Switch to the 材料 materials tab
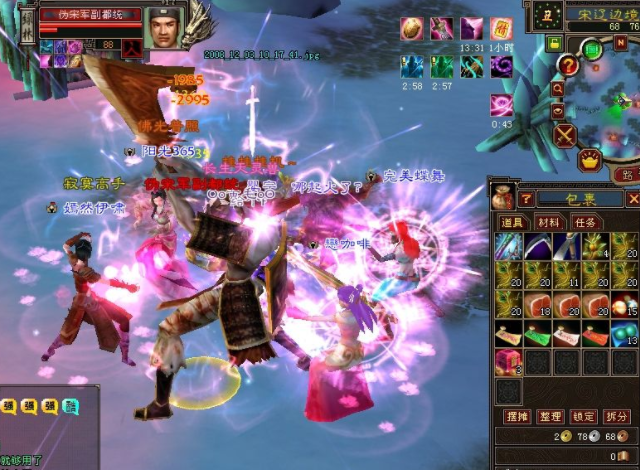 [x=549, y=222]
